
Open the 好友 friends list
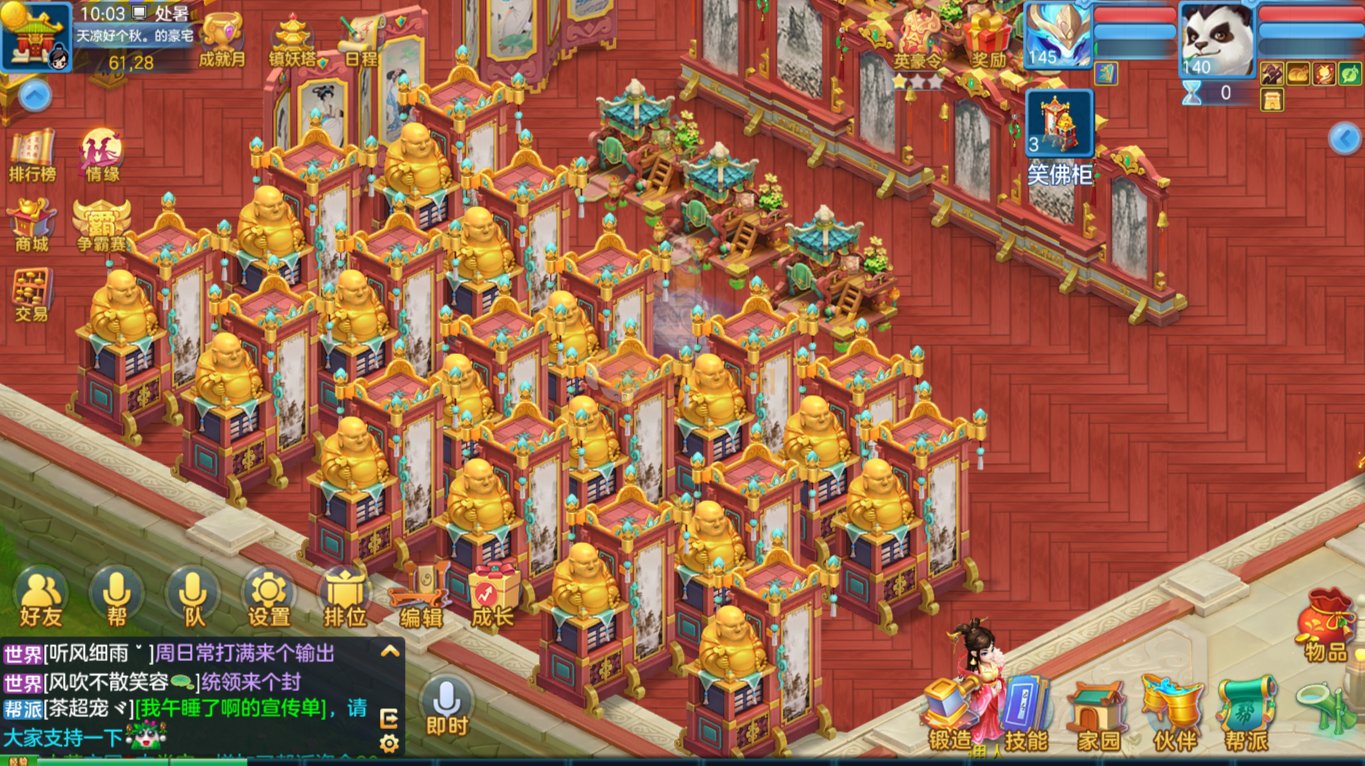(x=40, y=595)
